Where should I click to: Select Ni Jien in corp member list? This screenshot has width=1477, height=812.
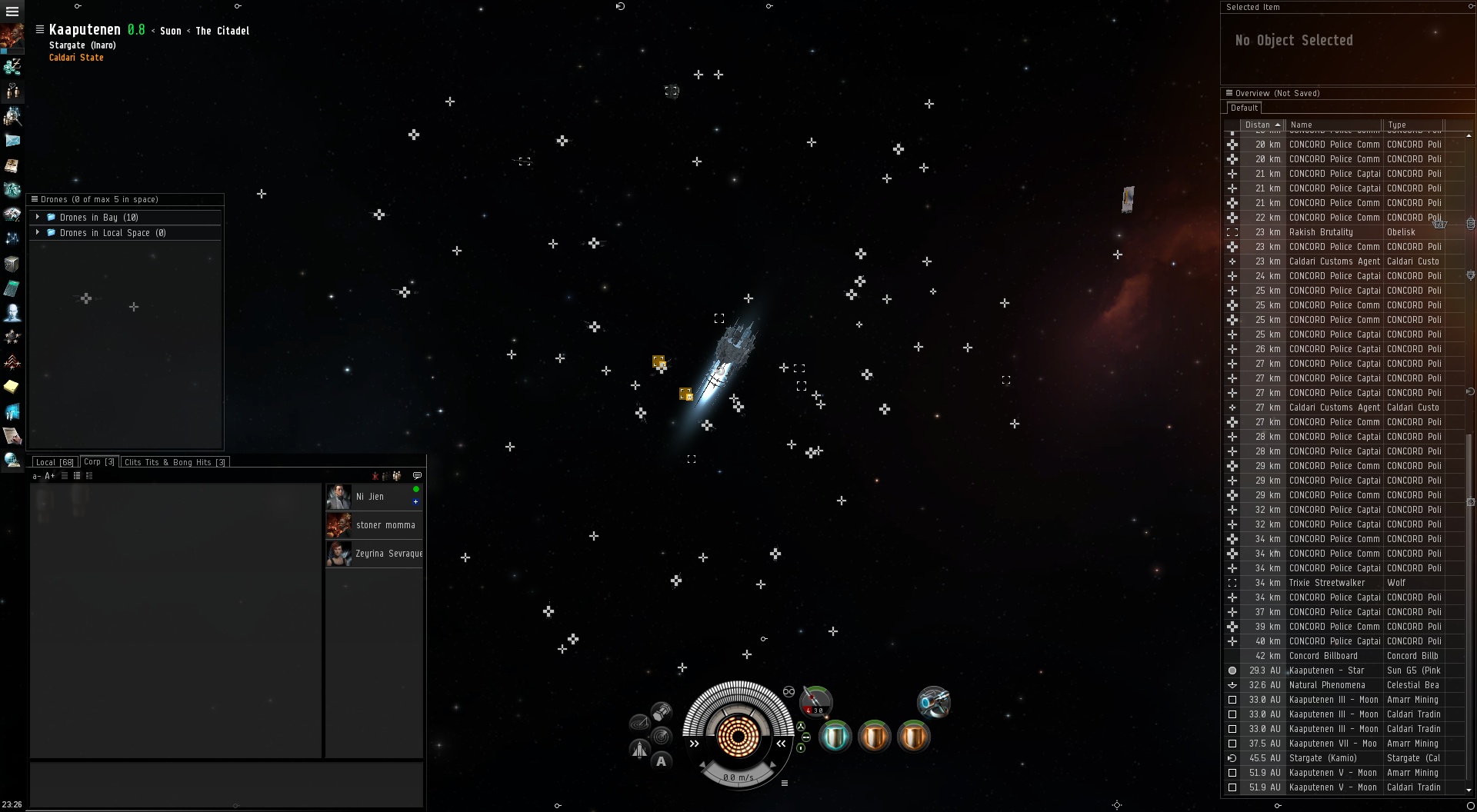370,497
